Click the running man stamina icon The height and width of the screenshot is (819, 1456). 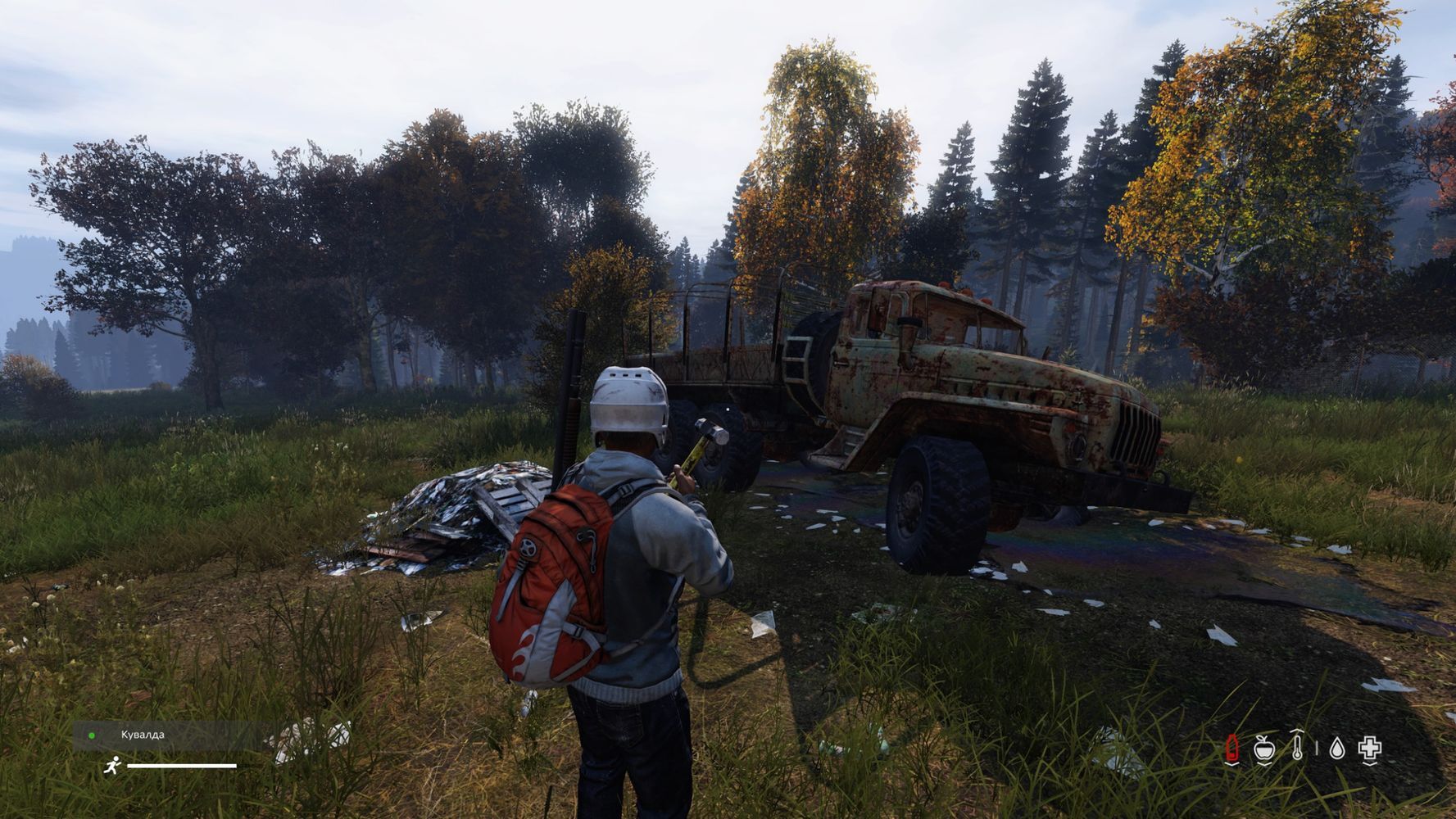tap(112, 766)
